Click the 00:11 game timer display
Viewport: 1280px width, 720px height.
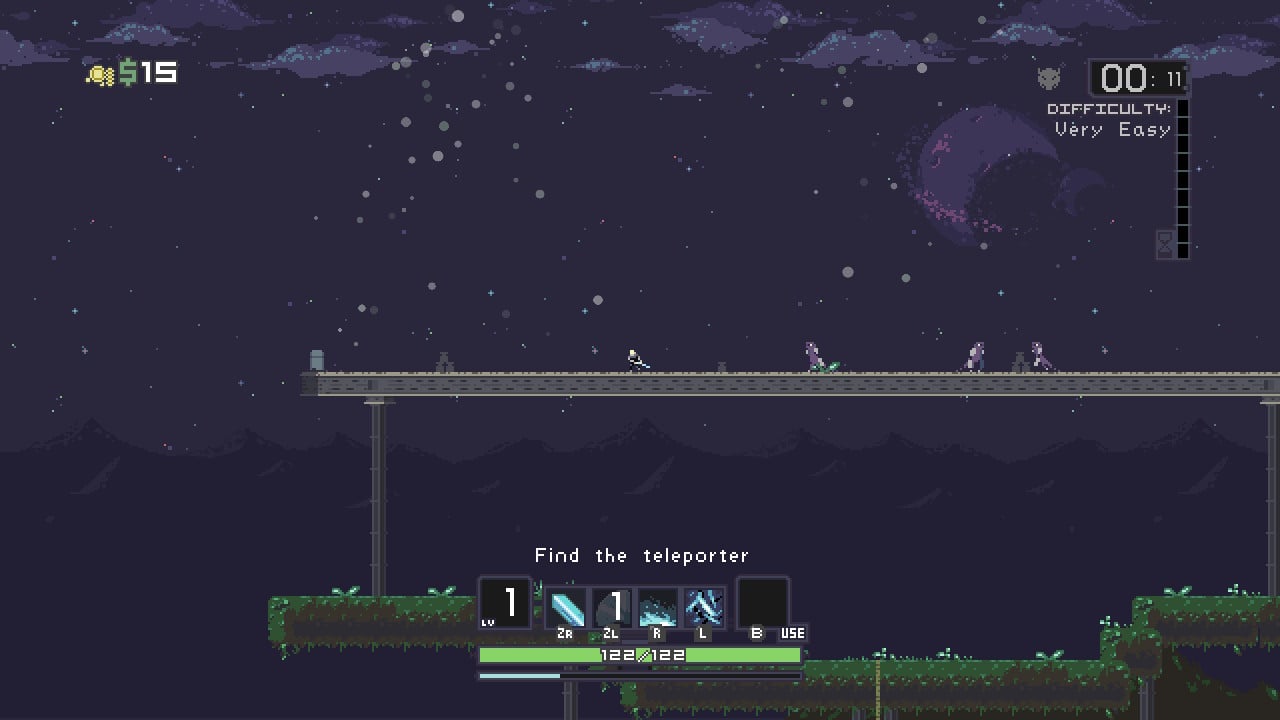pyautogui.click(x=1138, y=78)
